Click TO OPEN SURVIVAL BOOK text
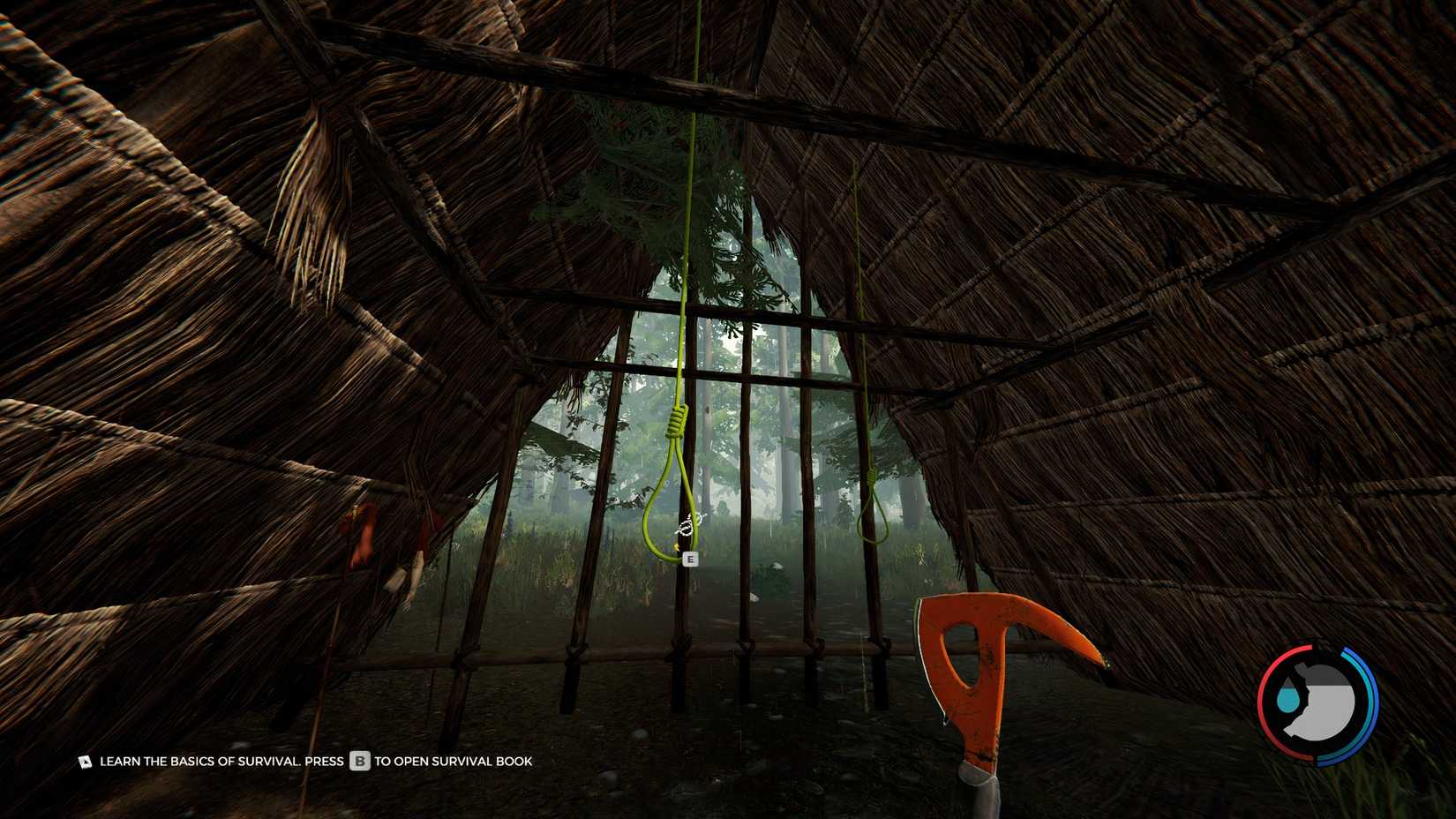 453,761
